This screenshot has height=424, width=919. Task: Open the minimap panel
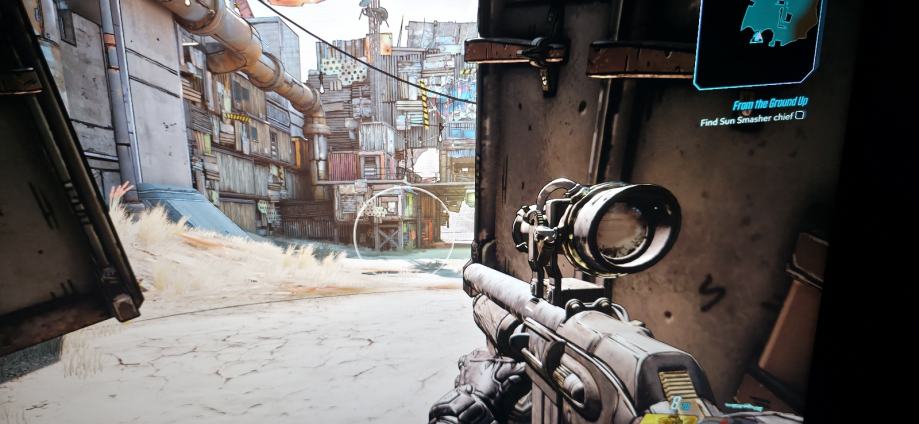(759, 42)
